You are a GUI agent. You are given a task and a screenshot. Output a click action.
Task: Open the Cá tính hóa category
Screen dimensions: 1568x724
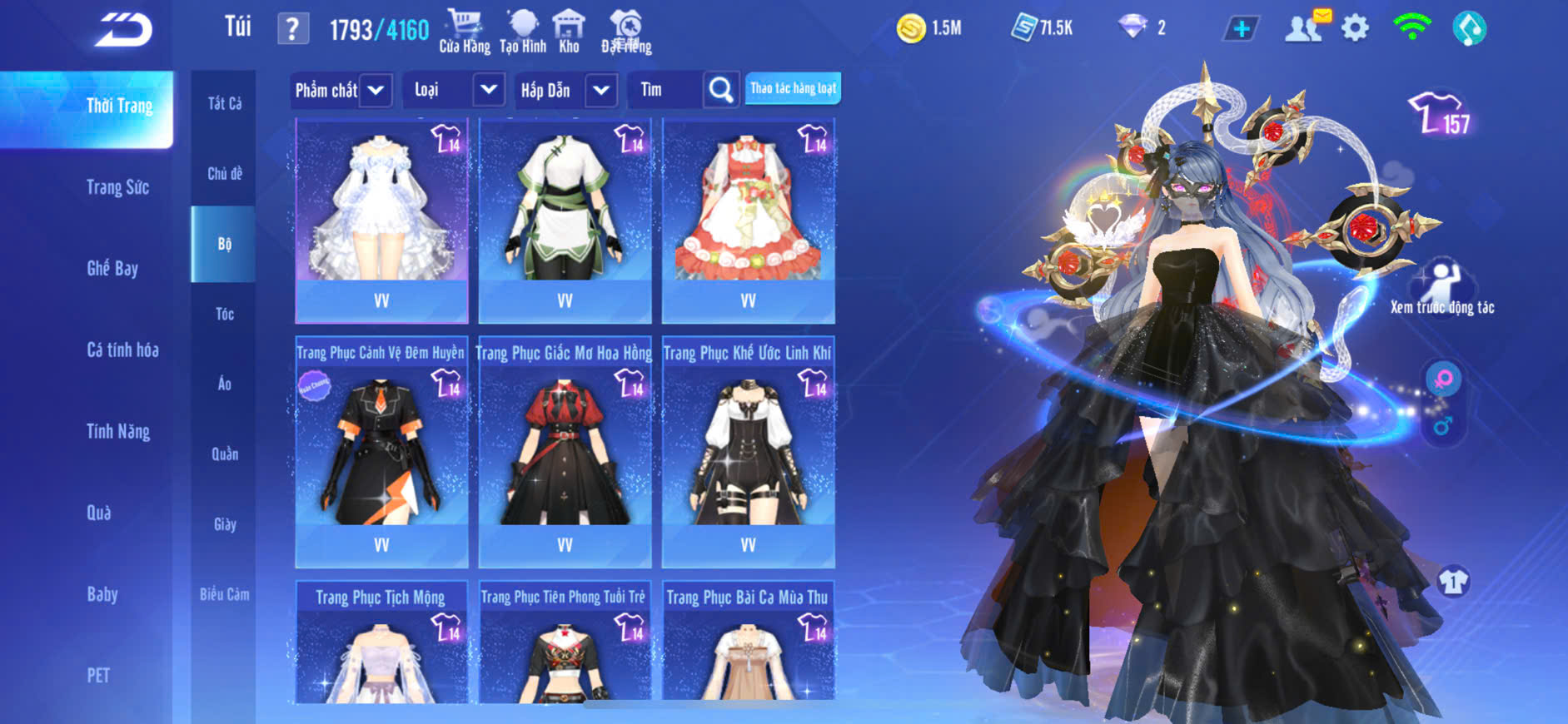pos(122,350)
